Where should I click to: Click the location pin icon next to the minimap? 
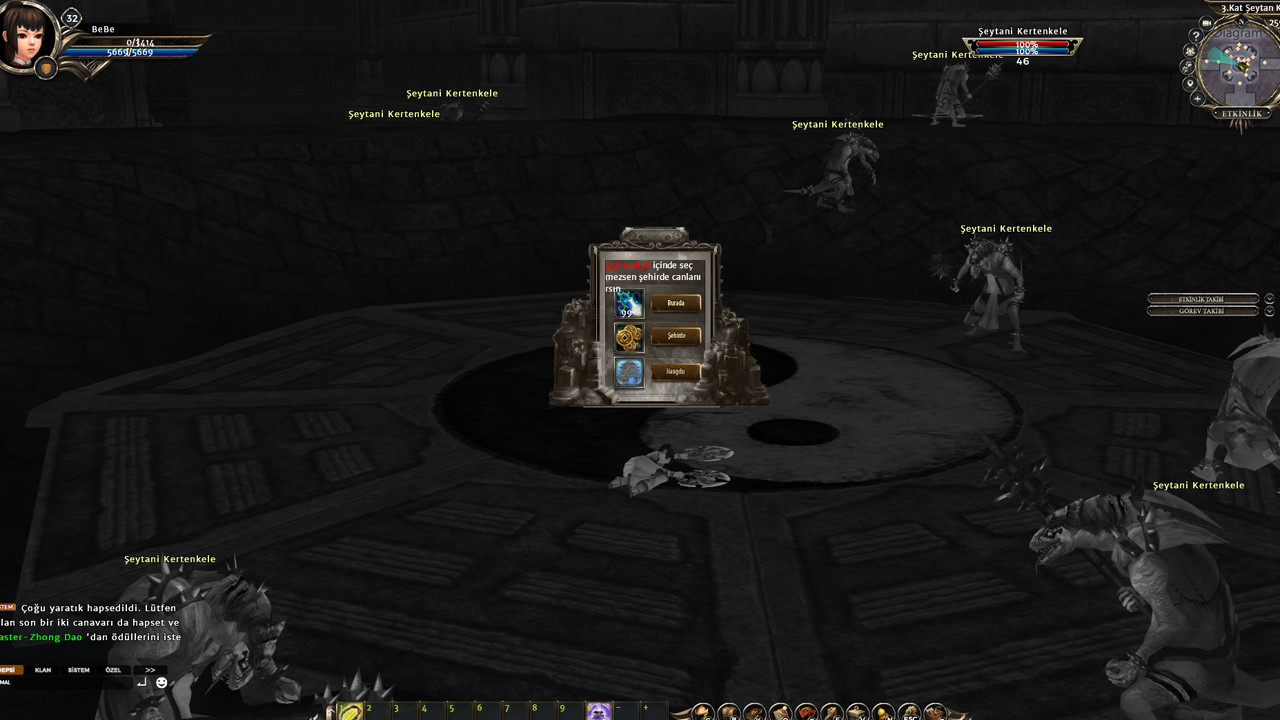click(x=1190, y=83)
